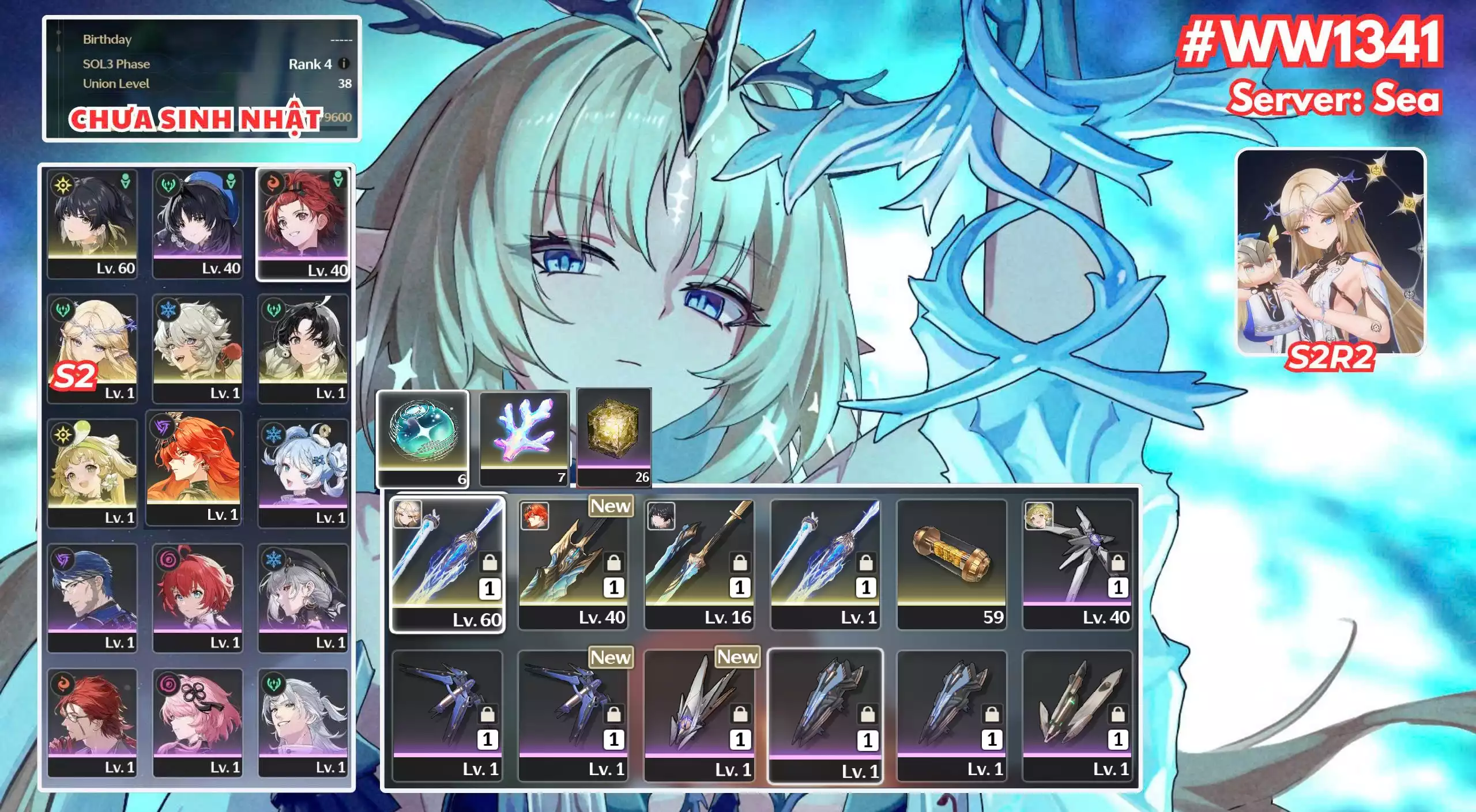Screen dimensions: 1476x812
Task: Select the Lv. 60 black-haired Spectro character
Action: click(x=92, y=224)
